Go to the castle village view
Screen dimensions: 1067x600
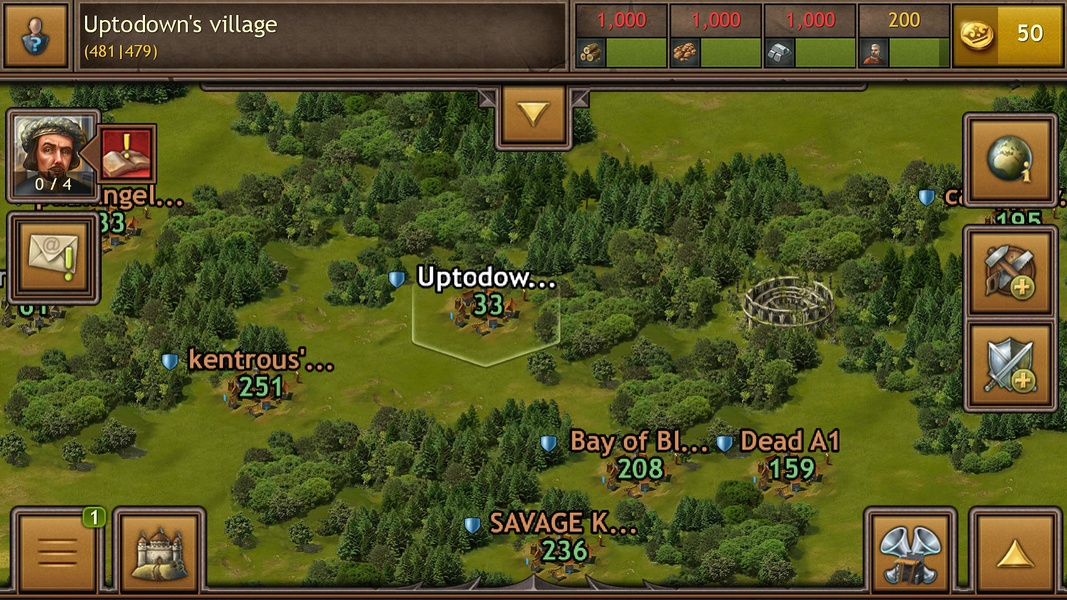159,551
